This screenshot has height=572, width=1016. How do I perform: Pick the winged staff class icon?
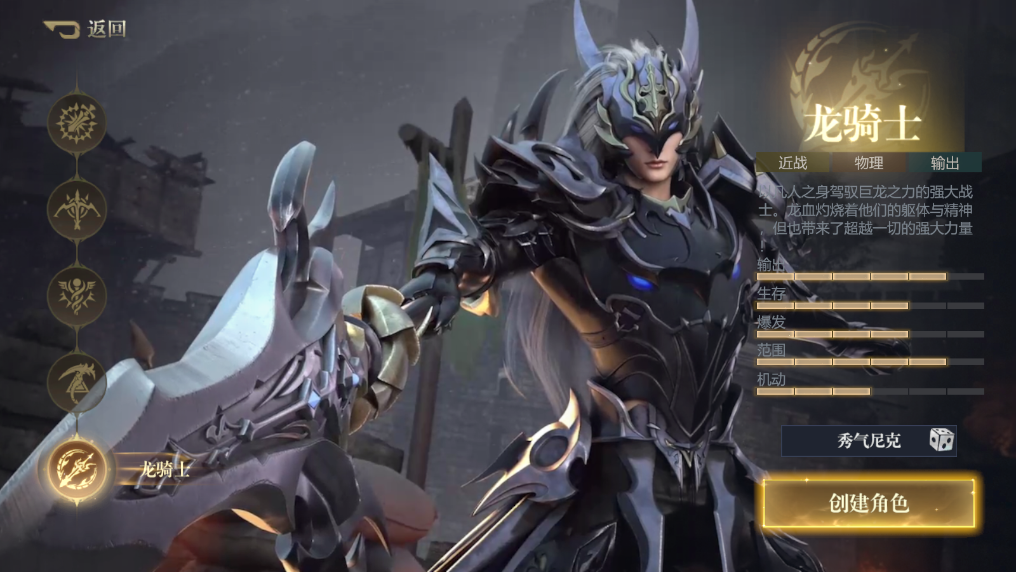click(x=77, y=293)
